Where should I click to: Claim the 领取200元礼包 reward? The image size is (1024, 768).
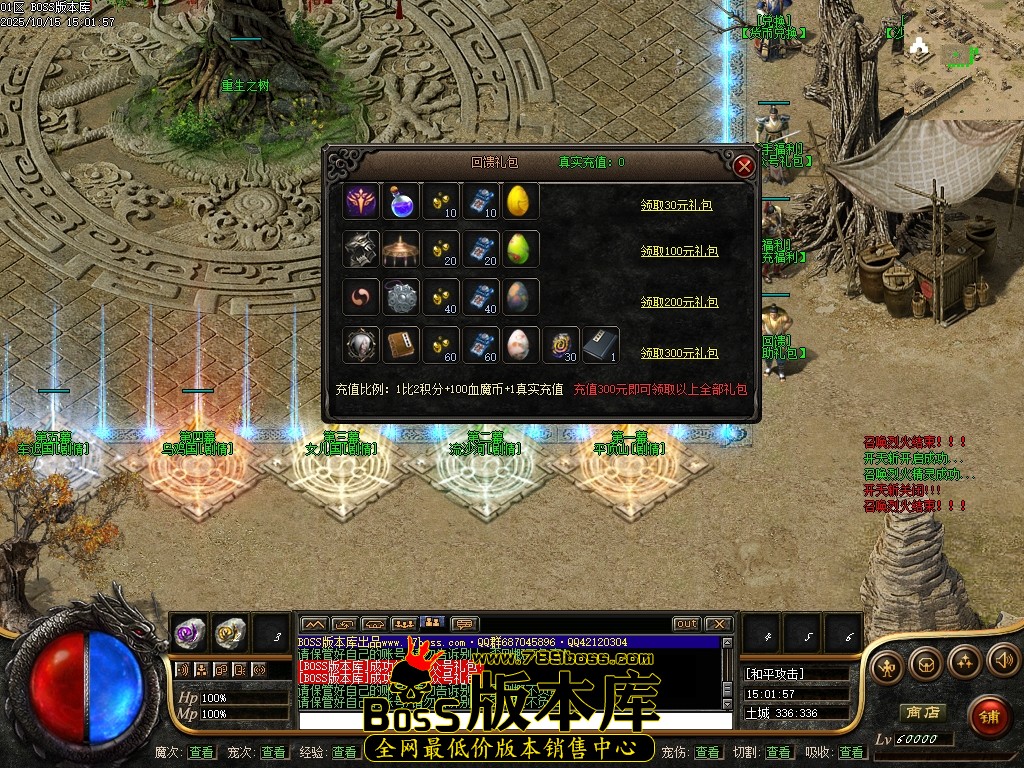pos(679,301)
